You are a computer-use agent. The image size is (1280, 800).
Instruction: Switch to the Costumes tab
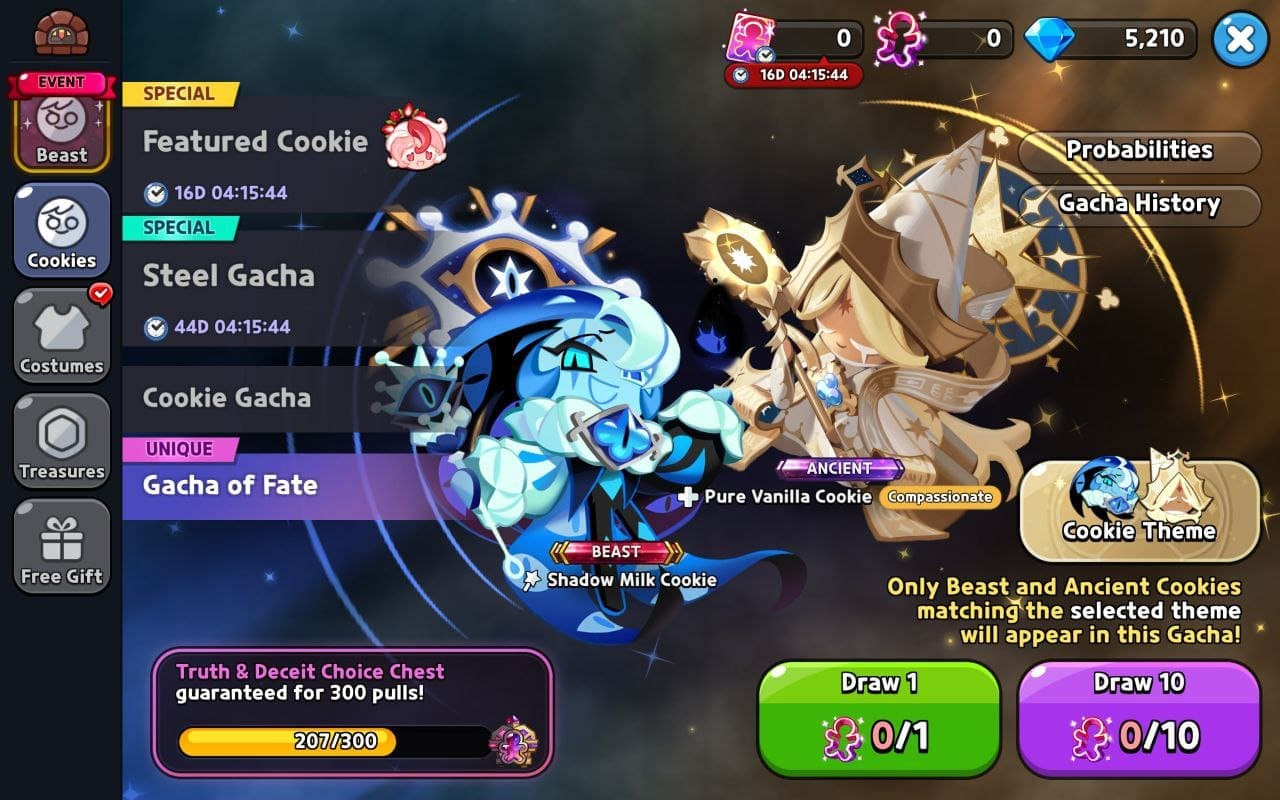[61, 335]
